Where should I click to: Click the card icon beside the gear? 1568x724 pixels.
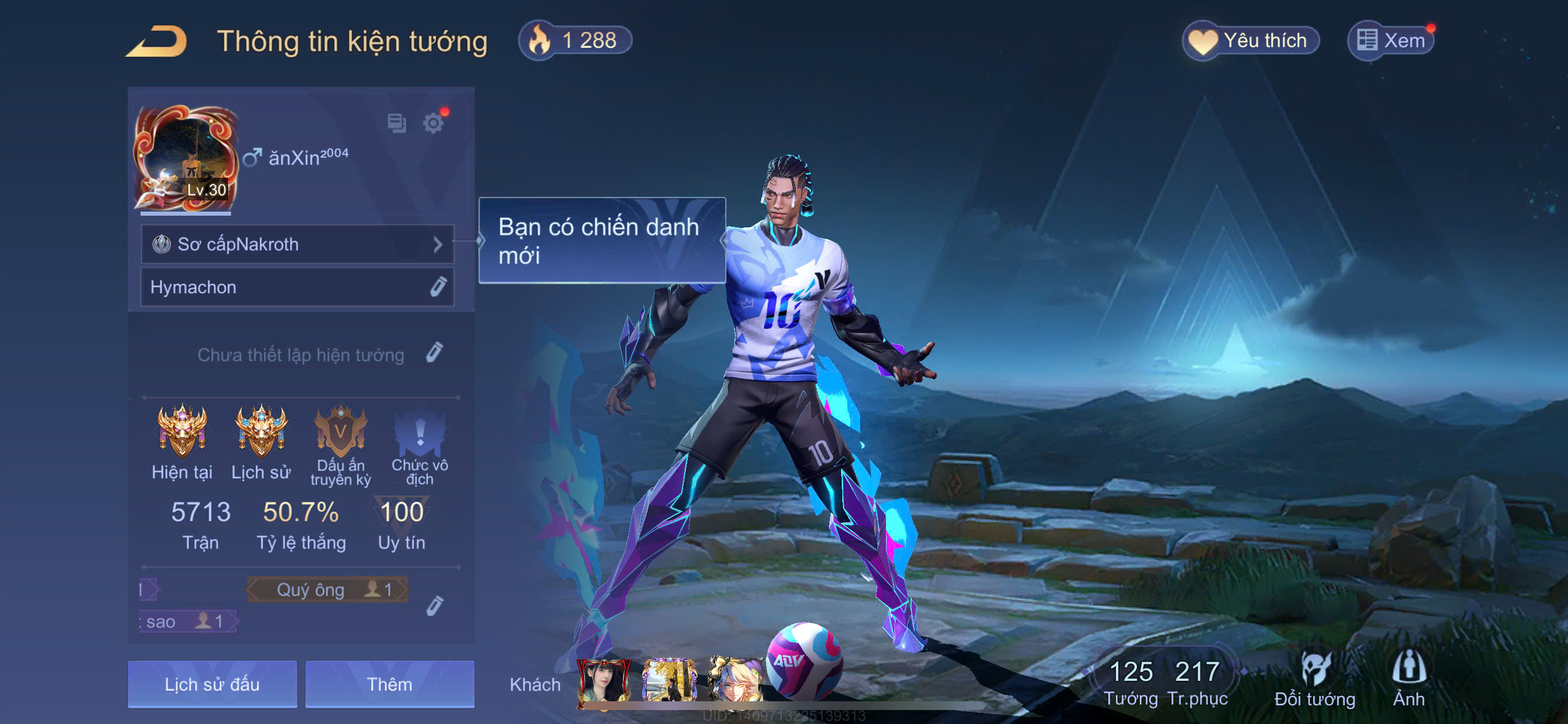396,123
